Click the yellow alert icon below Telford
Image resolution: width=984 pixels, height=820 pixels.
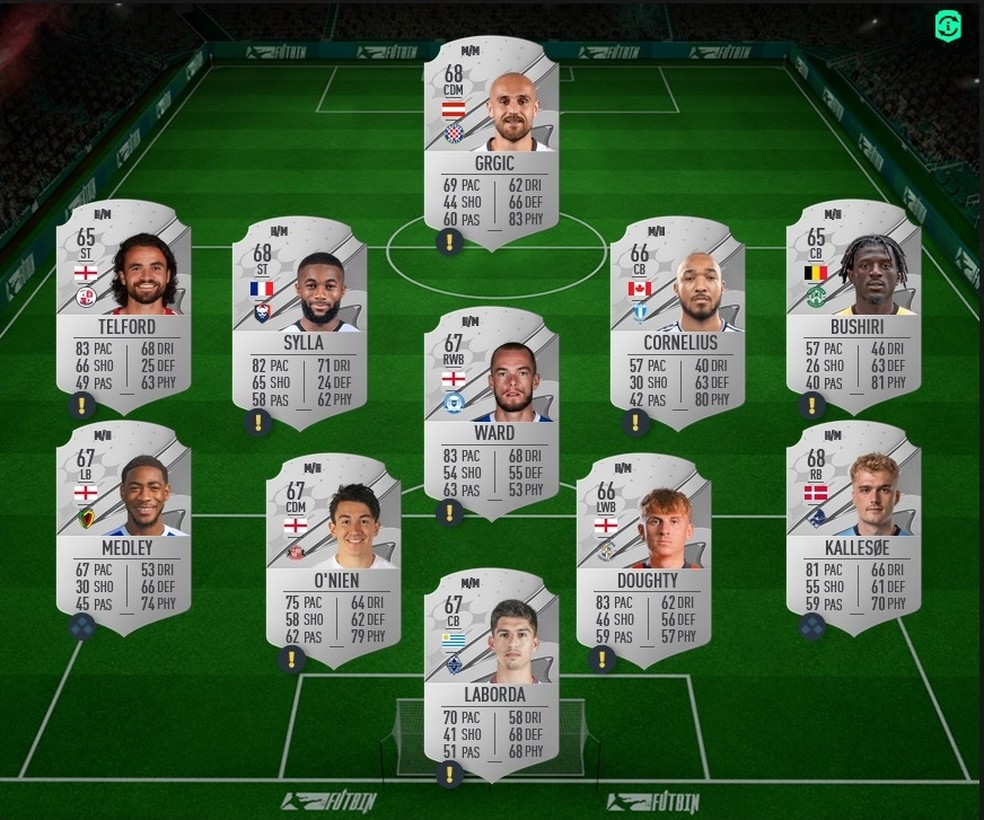82,405
